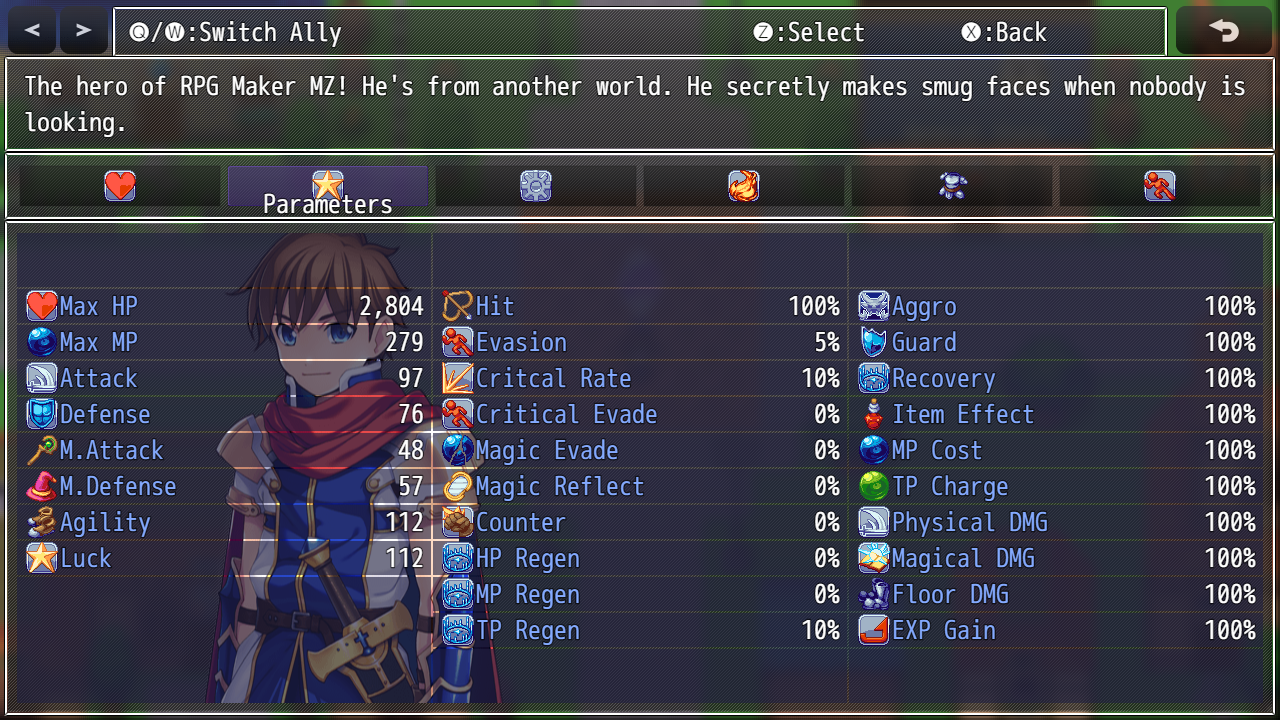Show the robot figure icon tab
The image size is (1280, 720).
[952, 186]
